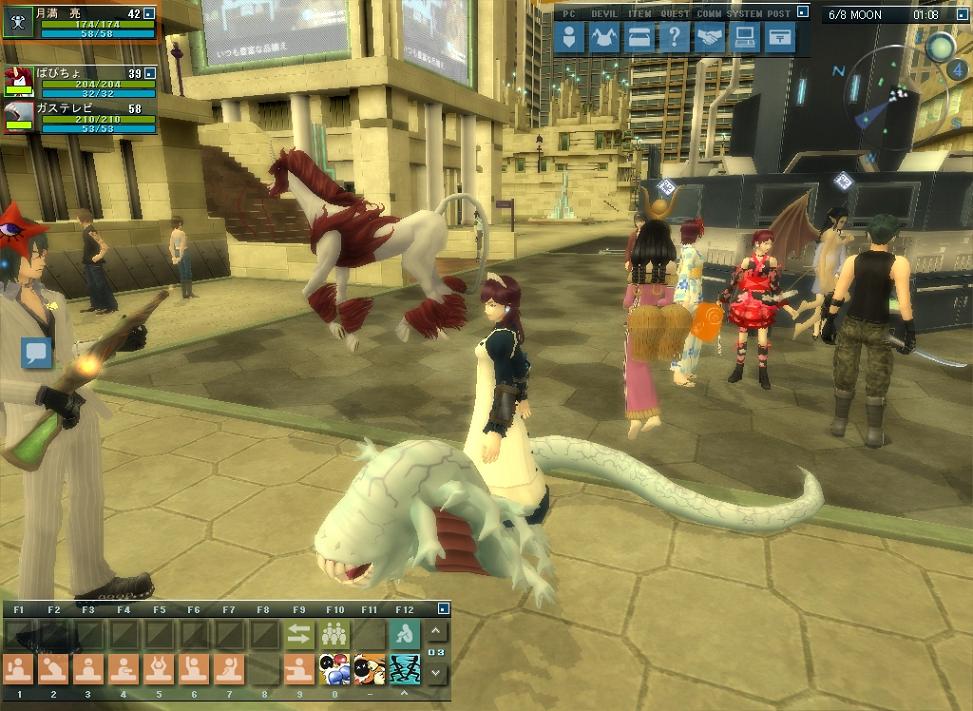Image resolution: width=973 pixels, height=711 pixels.
Task: Select the white serpent demon portrait
Action: click(18, 117)
